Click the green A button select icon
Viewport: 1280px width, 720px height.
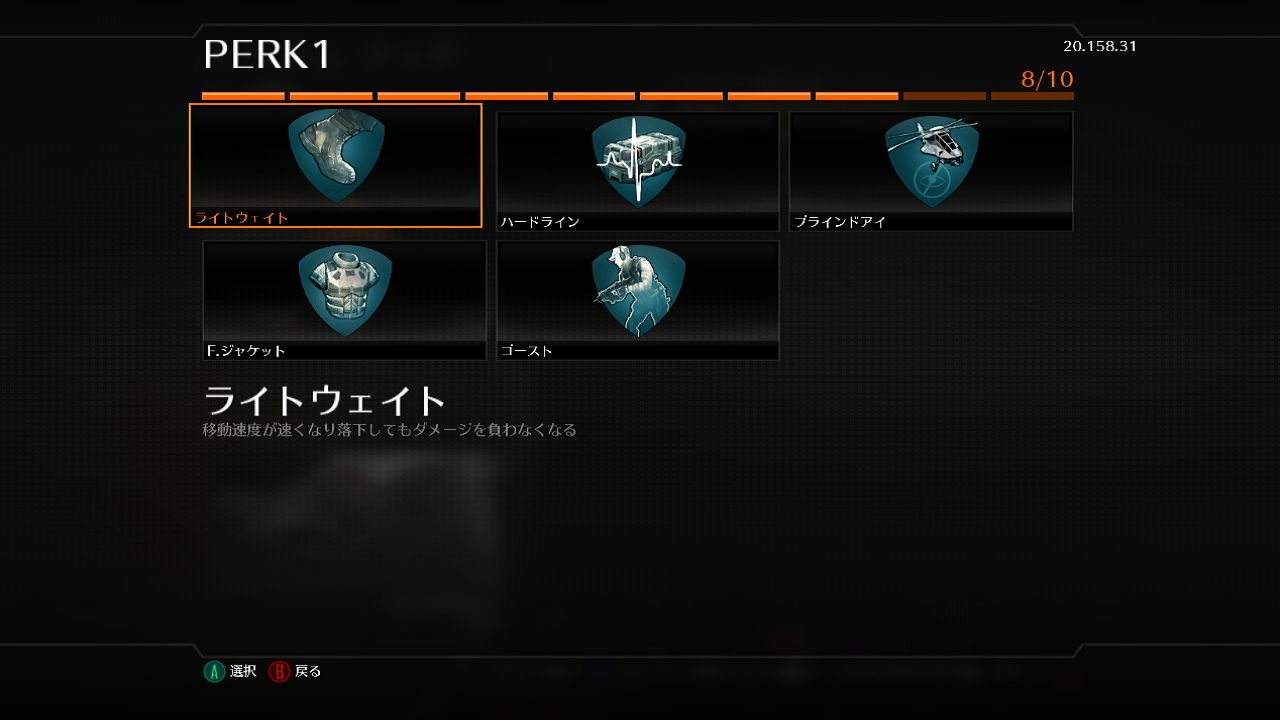213,671
